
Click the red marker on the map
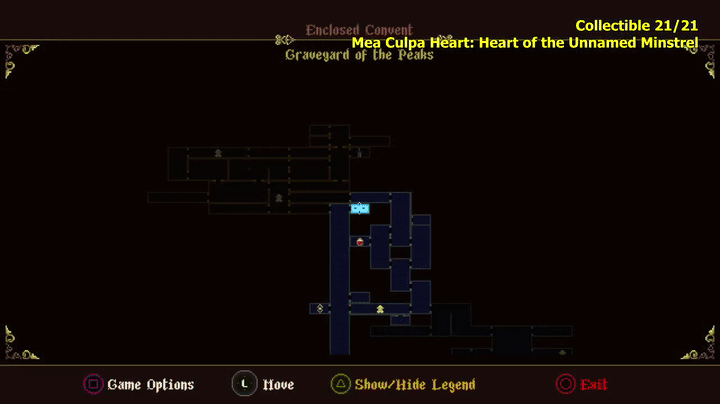click(360, 242)
